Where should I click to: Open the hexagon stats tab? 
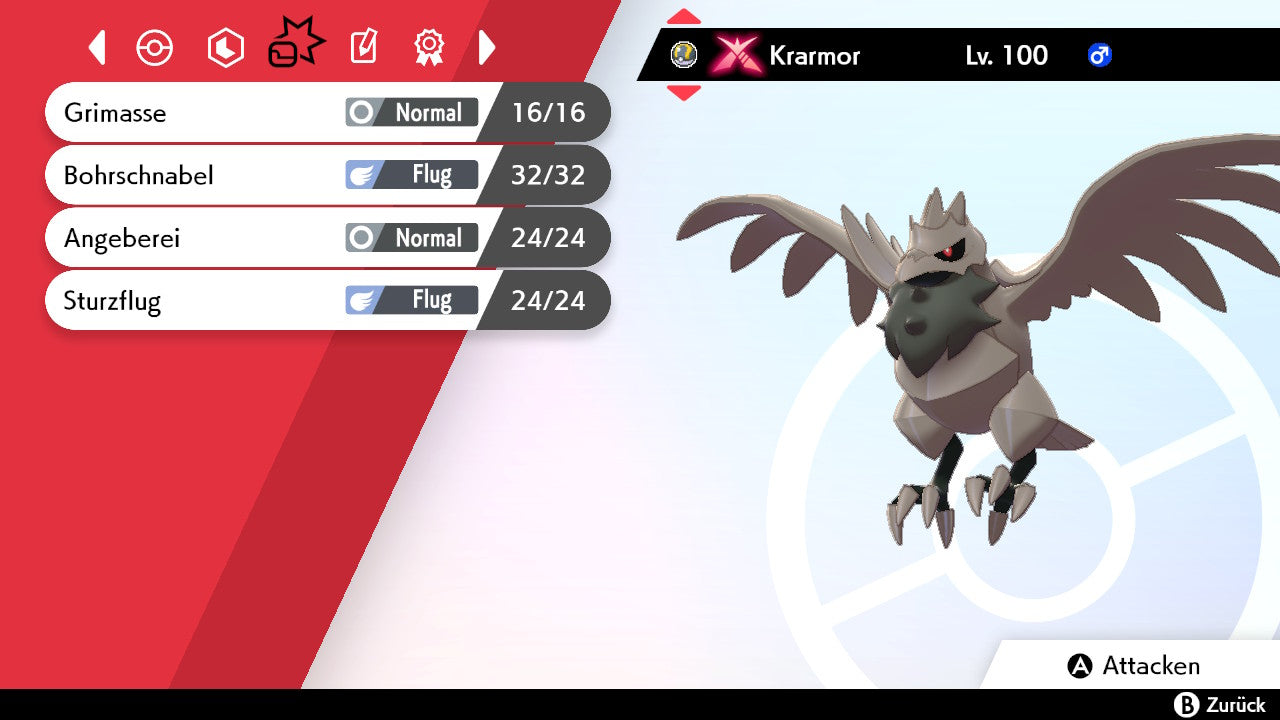tap(225, 48)
